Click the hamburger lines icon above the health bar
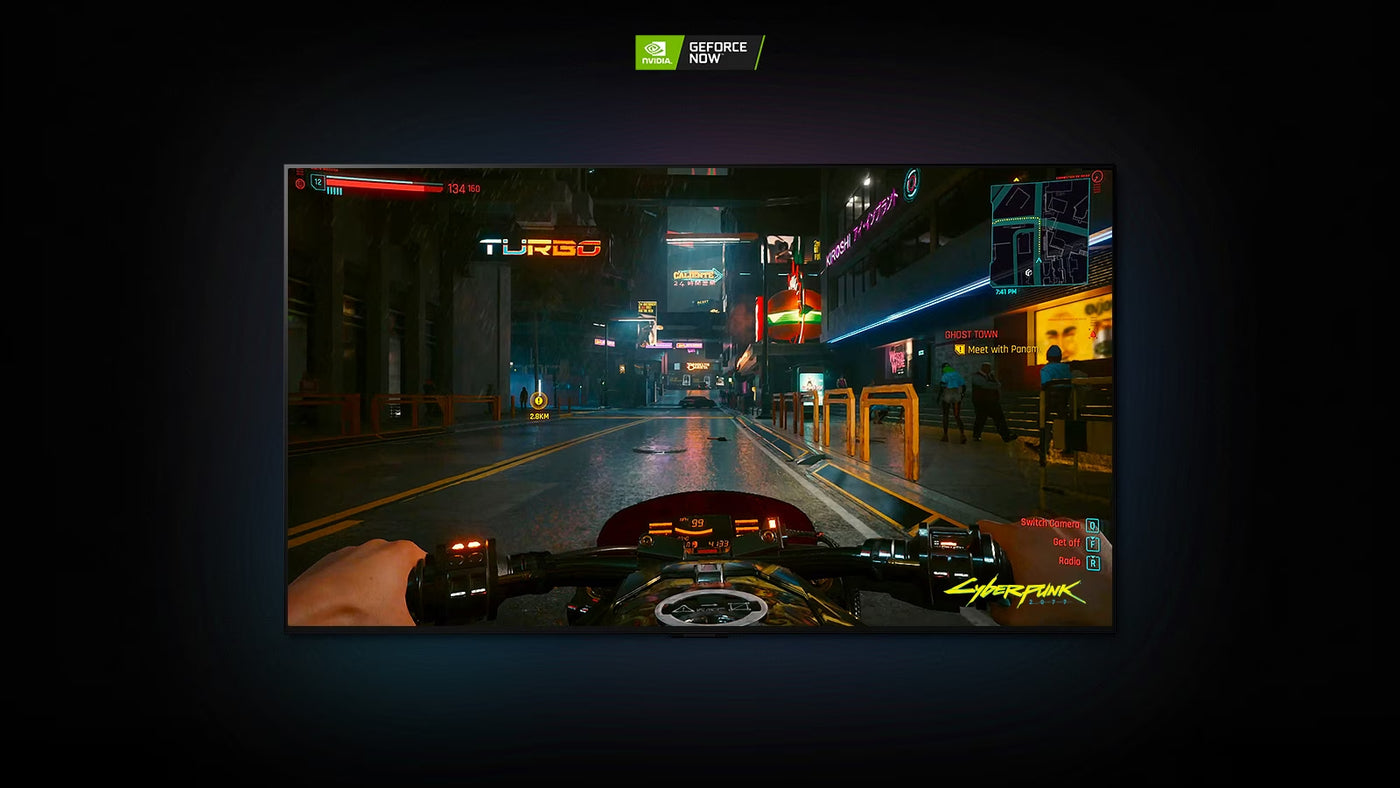This screenshot has width=1400, height=788. [x=299, y=170]
